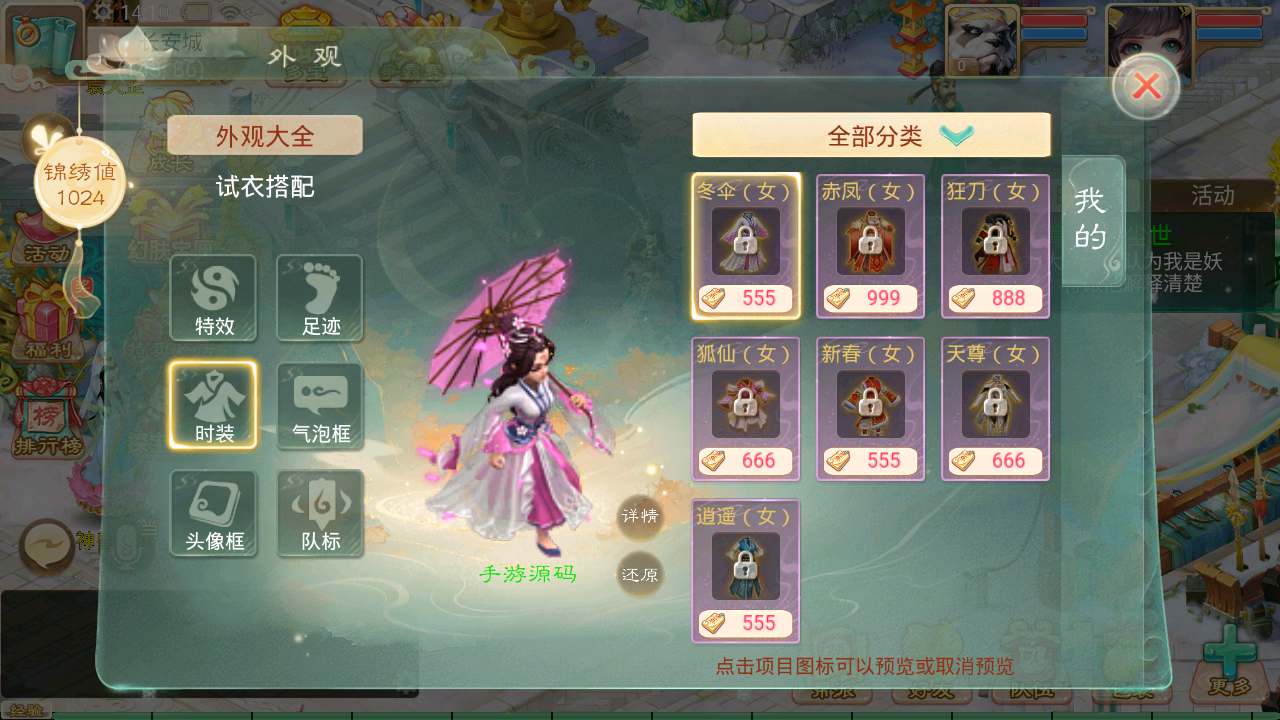The height and width of the screenshot is (720, 1280).
Task: Close the 外观 appearance panel
Action: [x=1146, y=87]
